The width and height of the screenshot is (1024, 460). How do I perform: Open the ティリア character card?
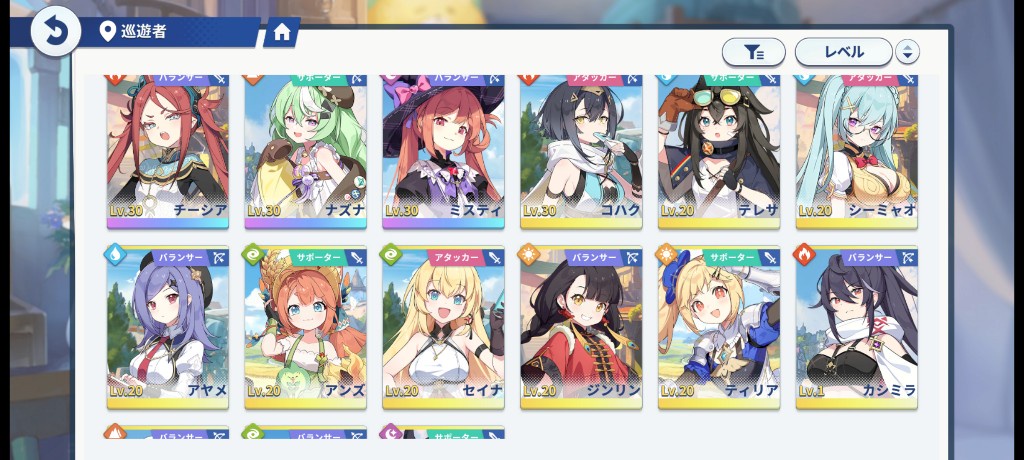point(719,327)
